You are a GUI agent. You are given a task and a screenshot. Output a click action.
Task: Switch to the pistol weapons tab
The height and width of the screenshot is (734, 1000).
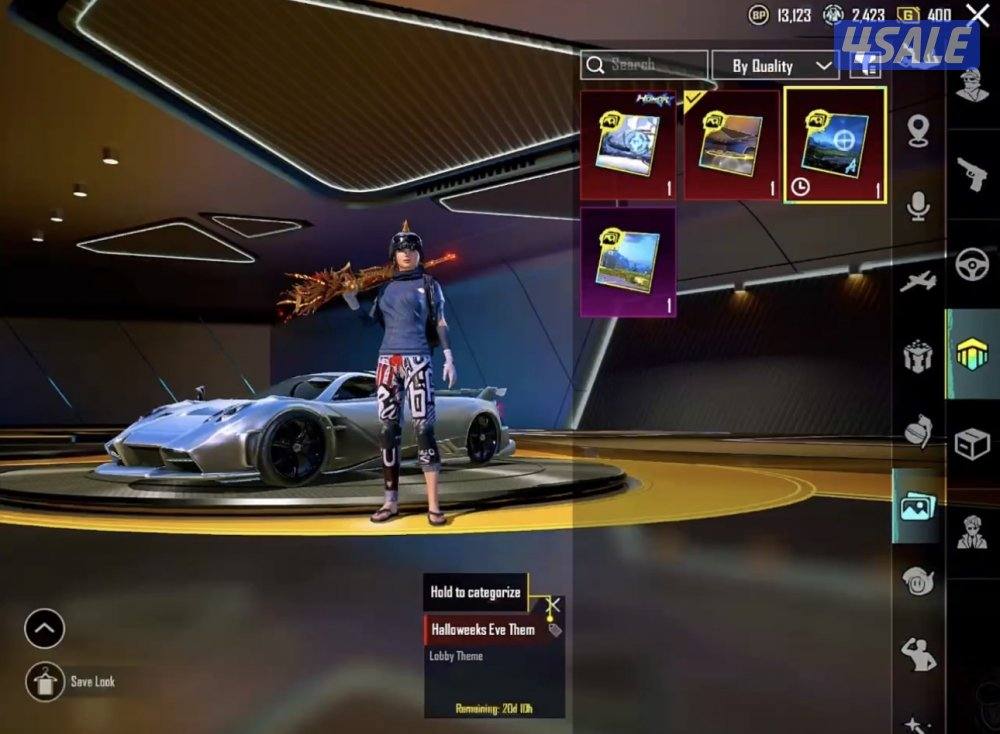pyautogui.click(x=972, y=177)
